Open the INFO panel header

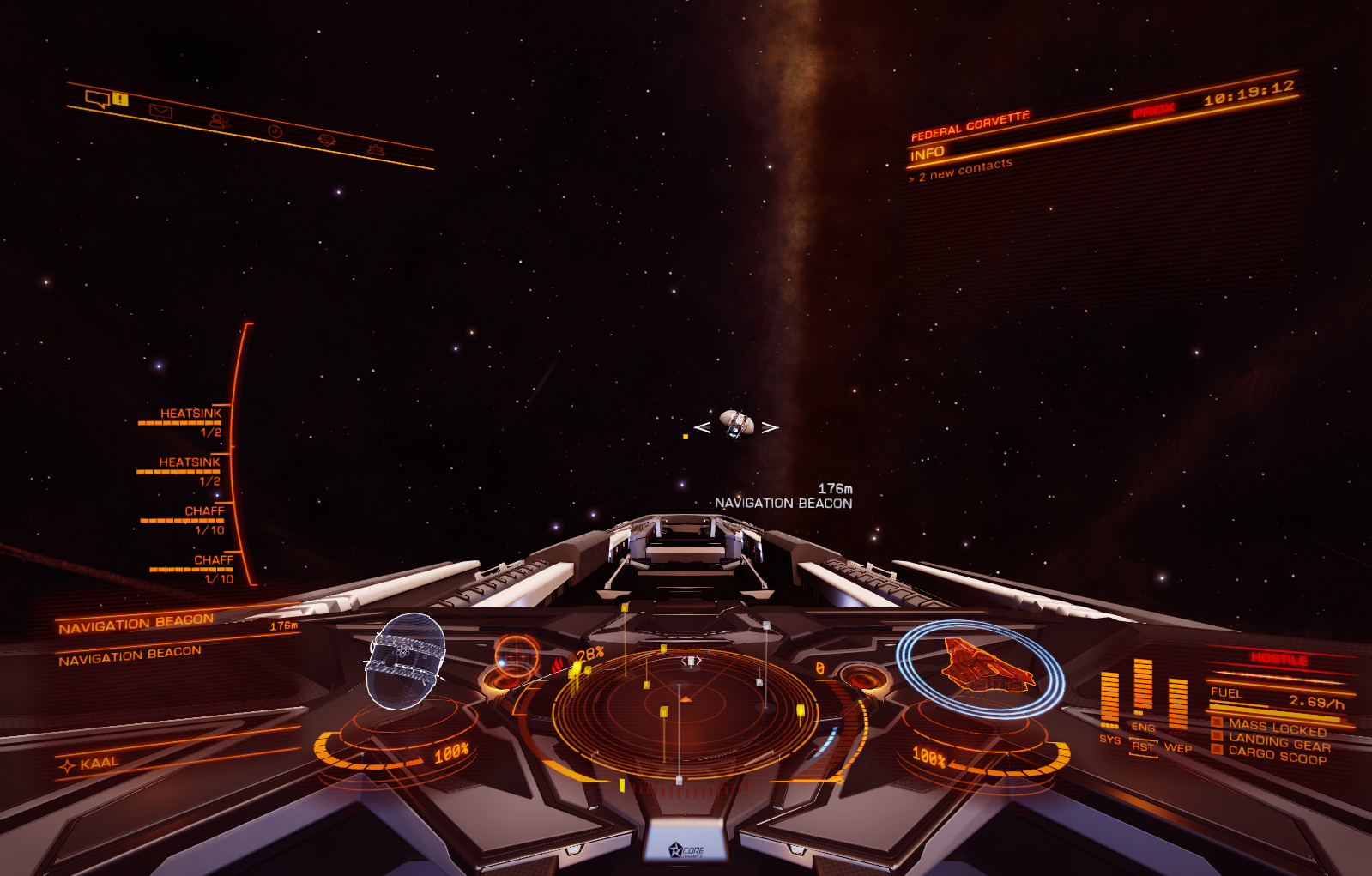pyautogui.click(x=928, y=154)
